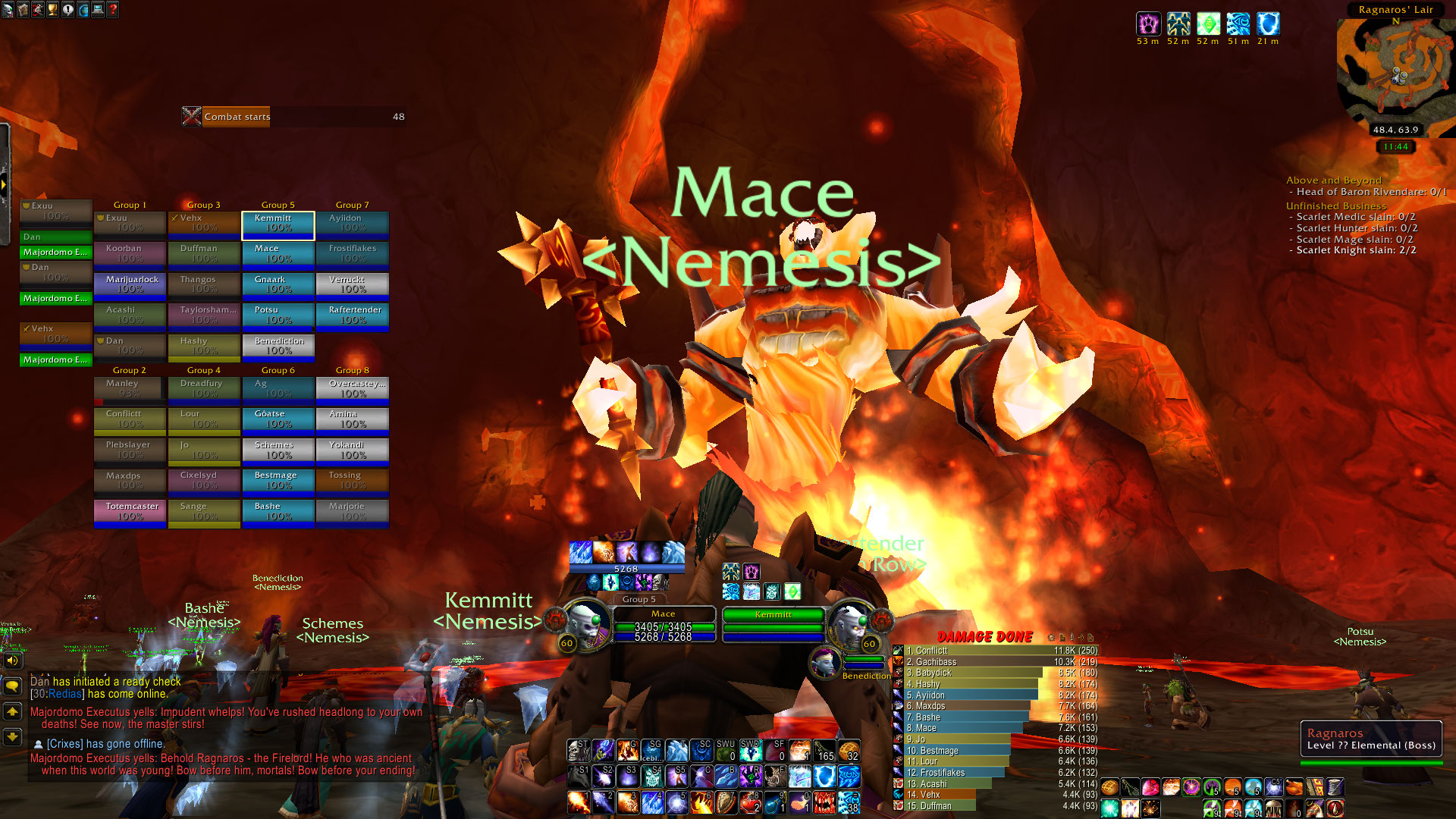Viewport: 1456px width, 819px height.
Task: Open the character info micro button
Action: tap(8, 10)
